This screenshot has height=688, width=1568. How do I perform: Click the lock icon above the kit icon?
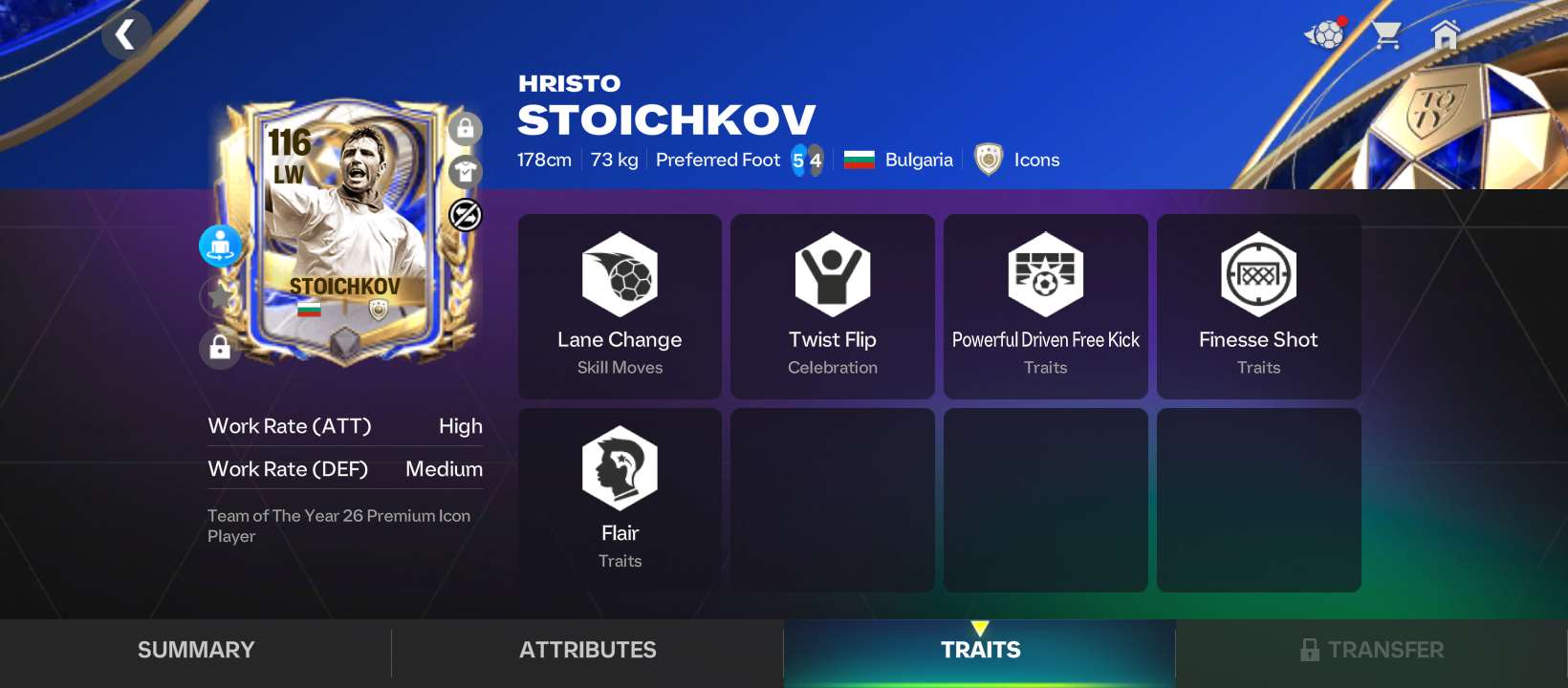466,128
